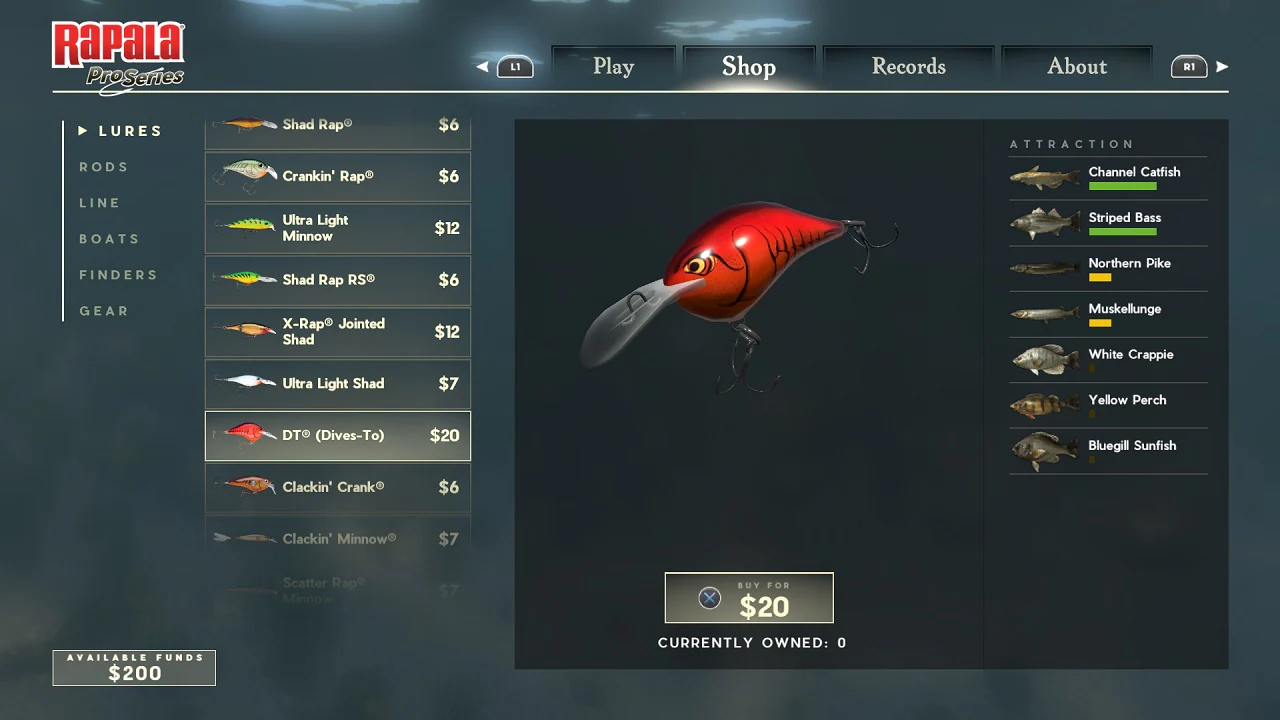Select the Crankin' Rap lure thumbnail
The image size is (1280, 720).
(x=245, y=176)
